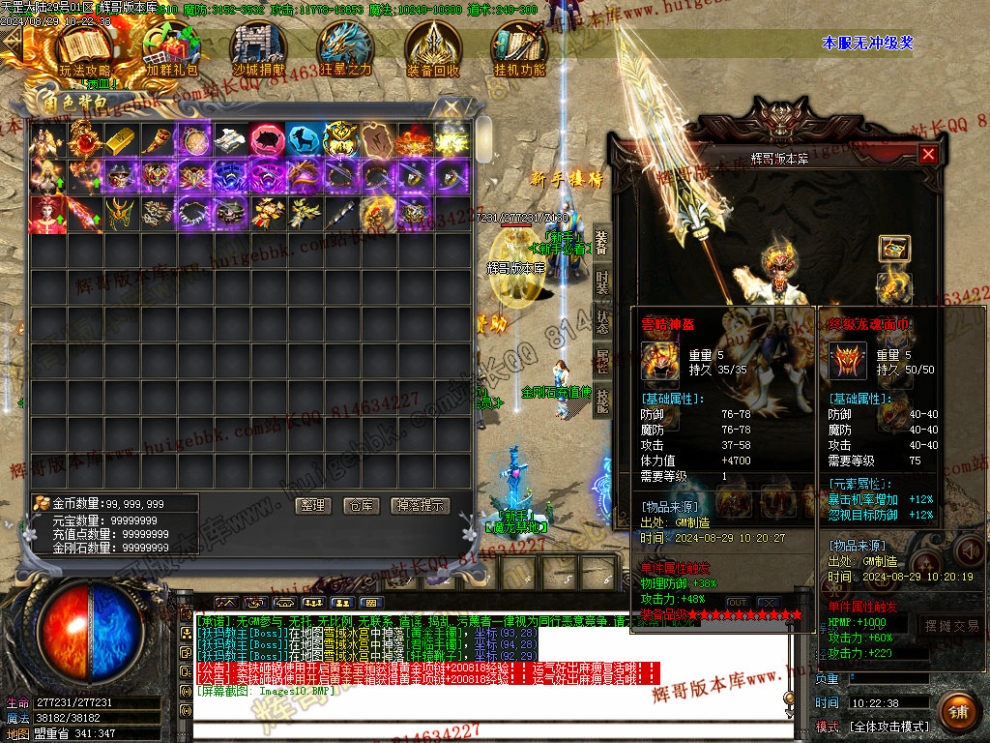Click the 整理 sort button in the bag
The height and width of the screenshot is (743, 990).
(313, 506)
